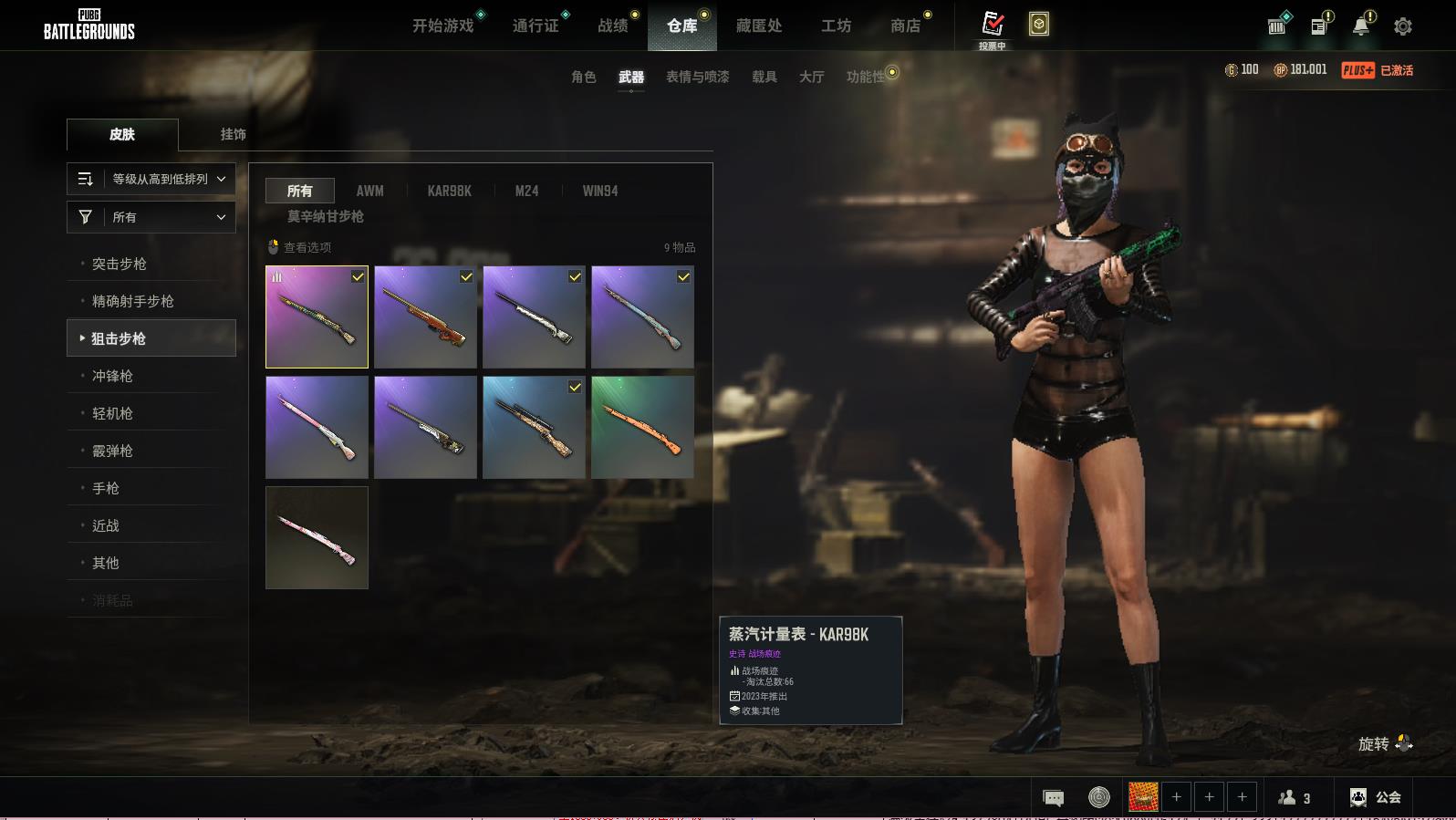1456x820 pixels.
Task: Open the notification bell
Action: click(x=1361, y=26)
